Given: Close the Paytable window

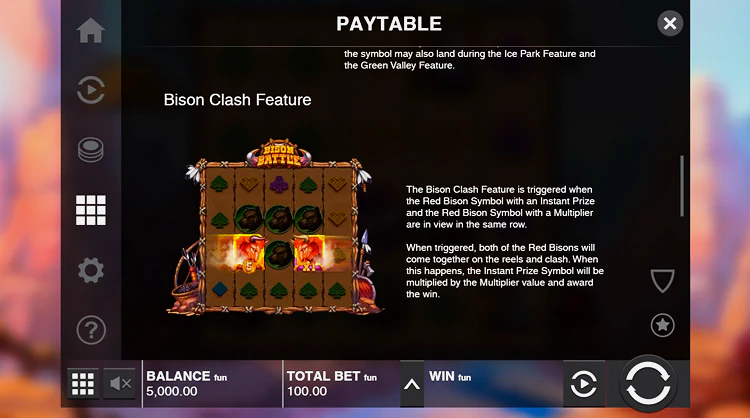Looking at the screenshot, I should [x=670, y=23].
